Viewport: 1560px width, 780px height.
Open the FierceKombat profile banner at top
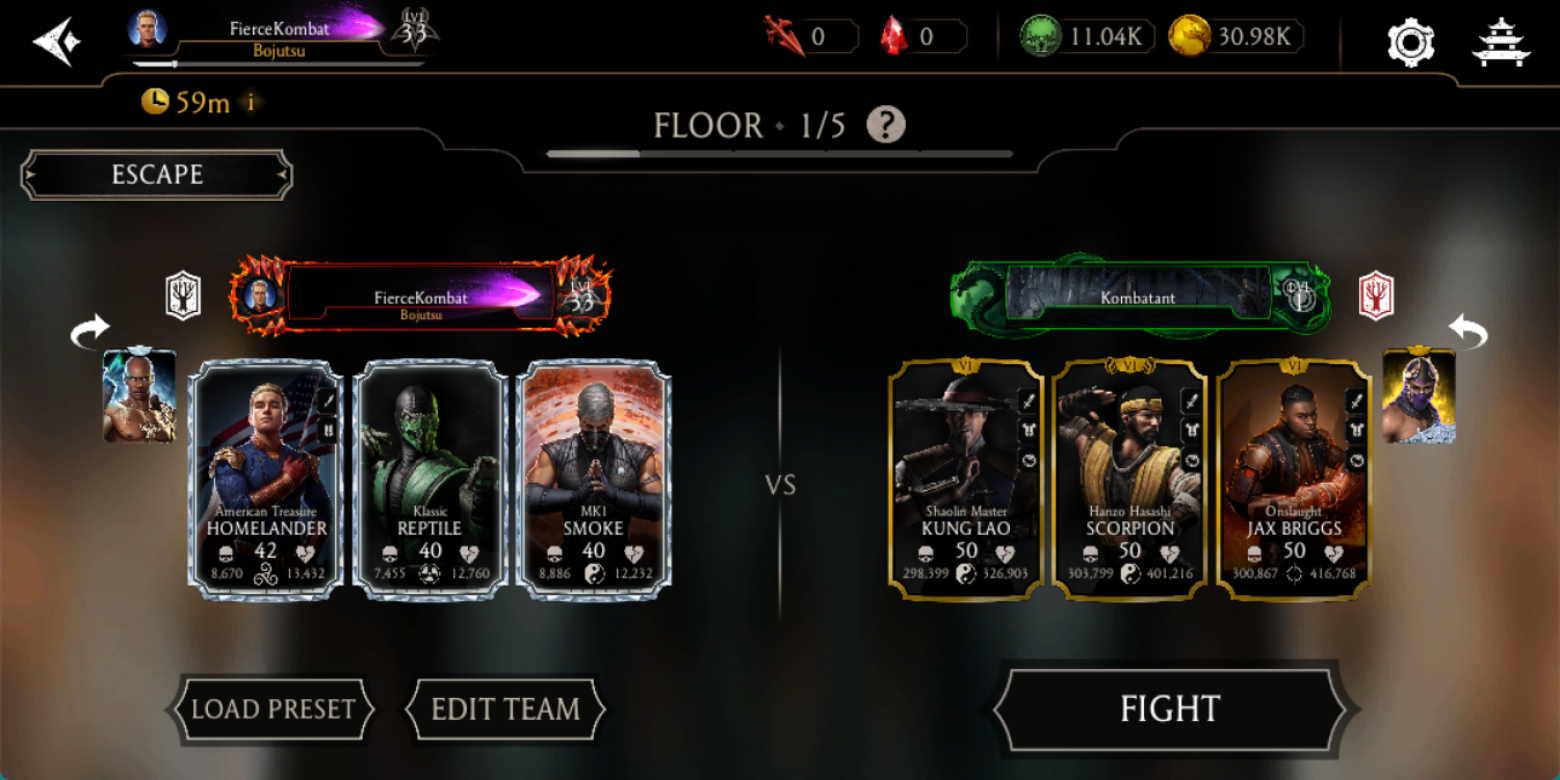point(280,32)
